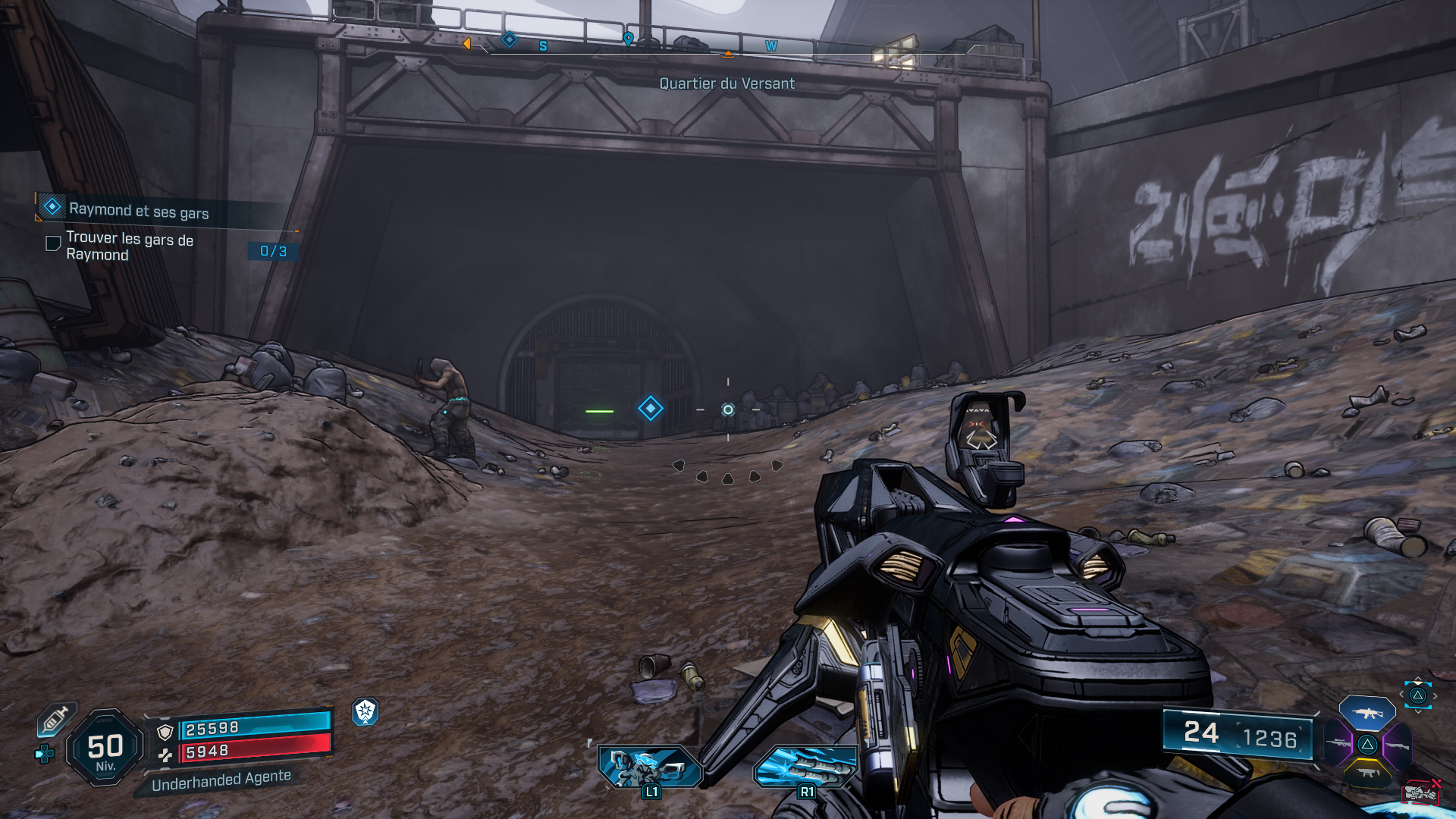Toggle weapon swap with the triangle button
The width and height of the screenshot is (1456, 819).
(x=1417, y=694)
